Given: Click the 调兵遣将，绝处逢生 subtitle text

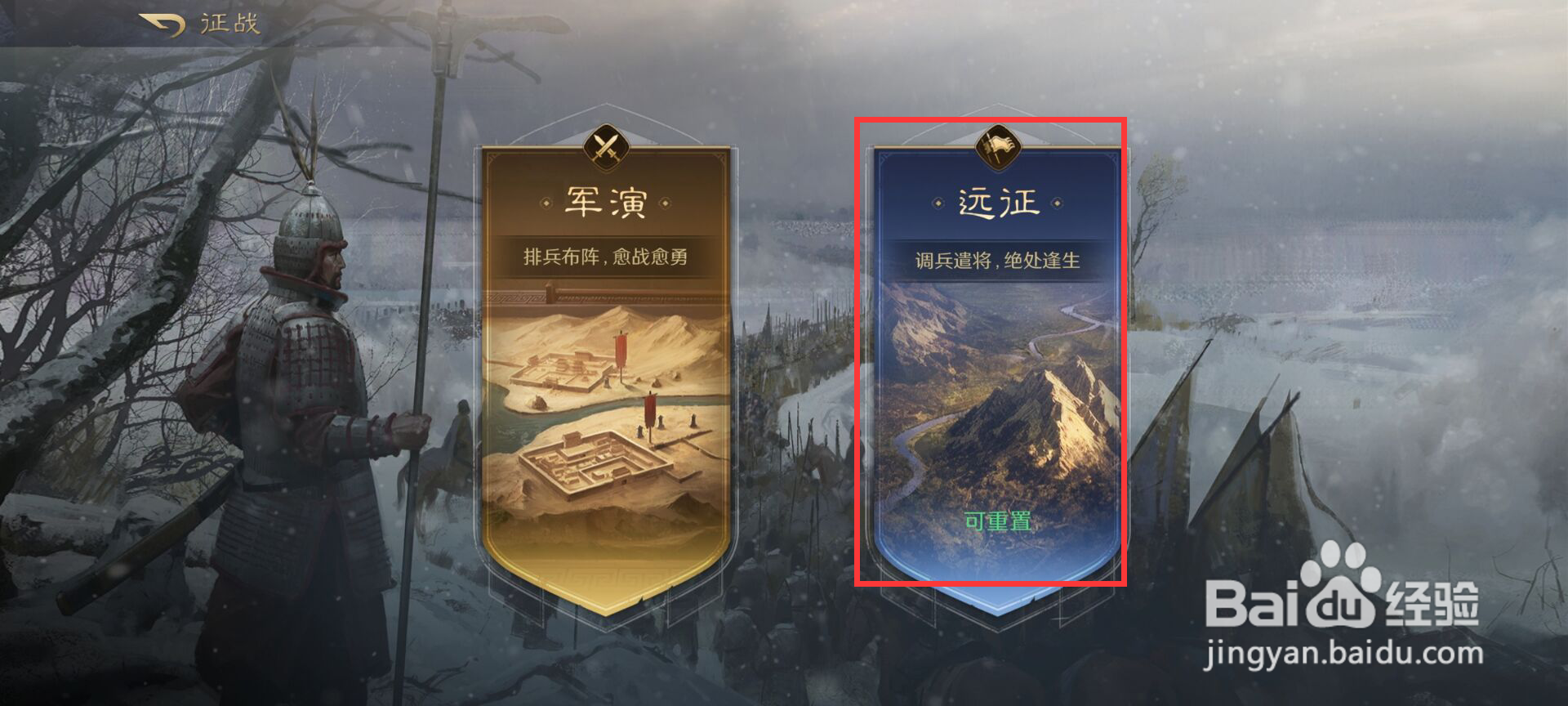Looking at the screenshot, I should tap(998, 260).
